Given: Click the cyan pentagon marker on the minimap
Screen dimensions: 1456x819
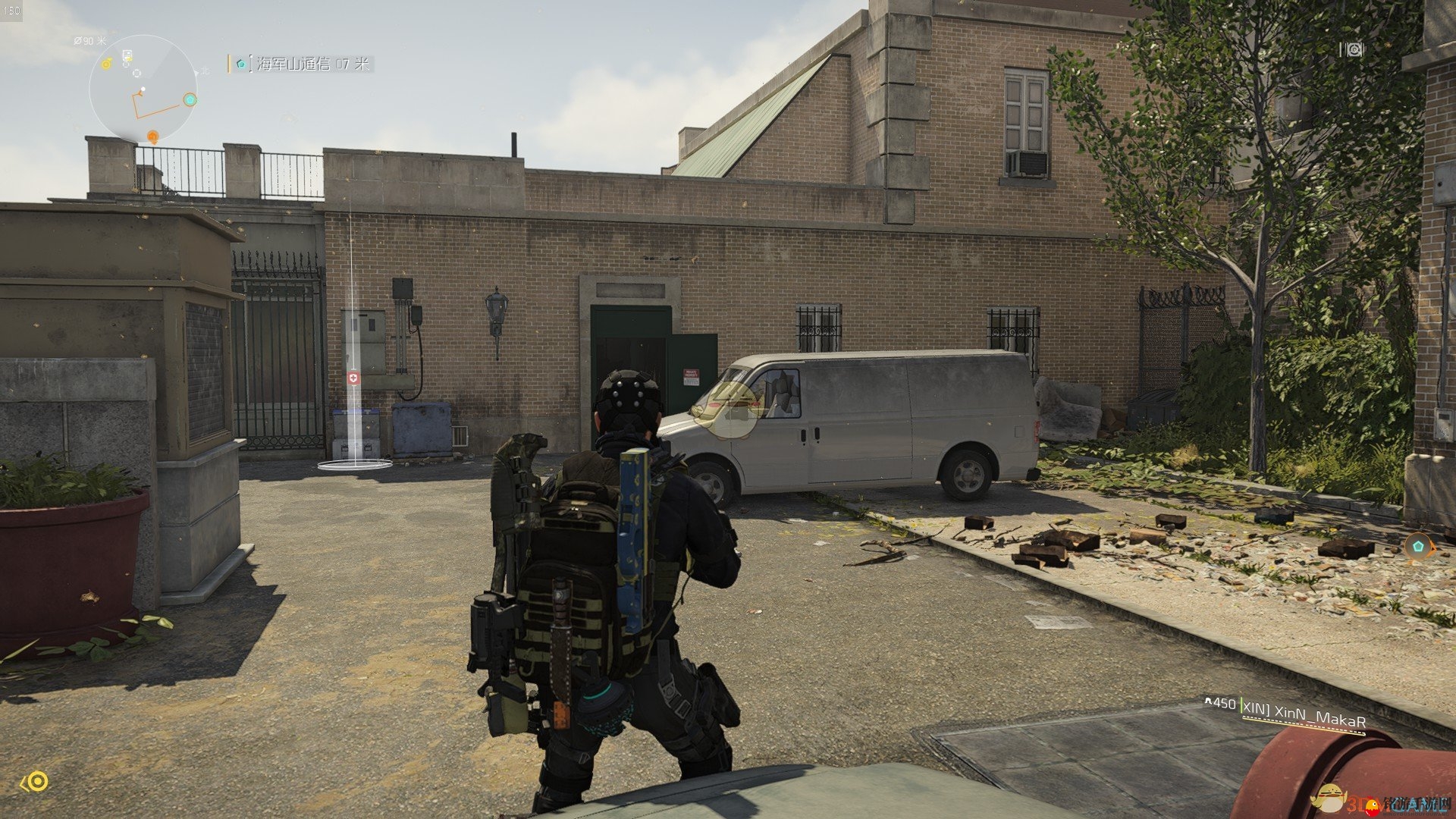Looking at the screenshot, I should click(x=190, y=99).
